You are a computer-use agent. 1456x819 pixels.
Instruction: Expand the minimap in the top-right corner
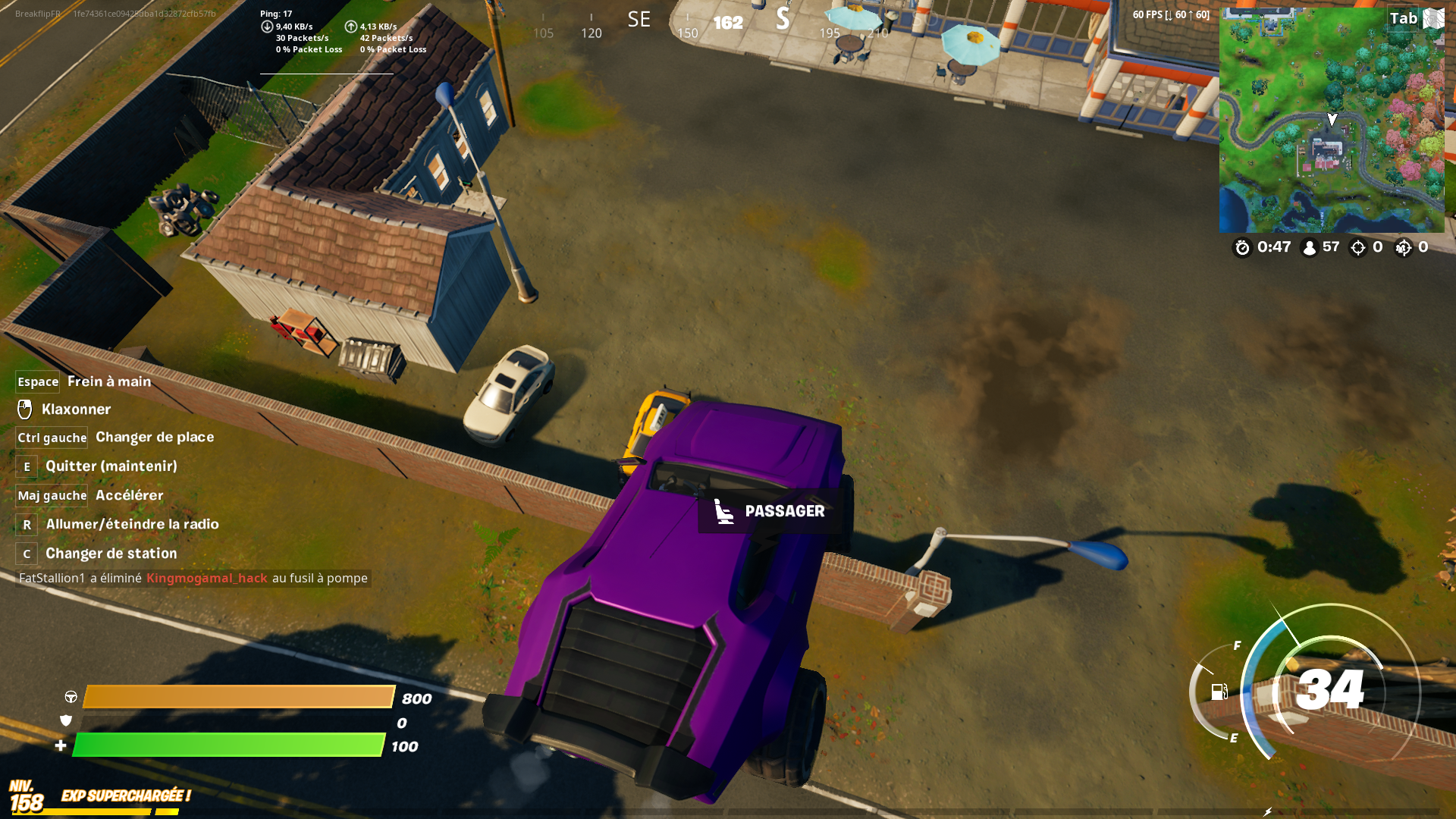pos(1332,118)
